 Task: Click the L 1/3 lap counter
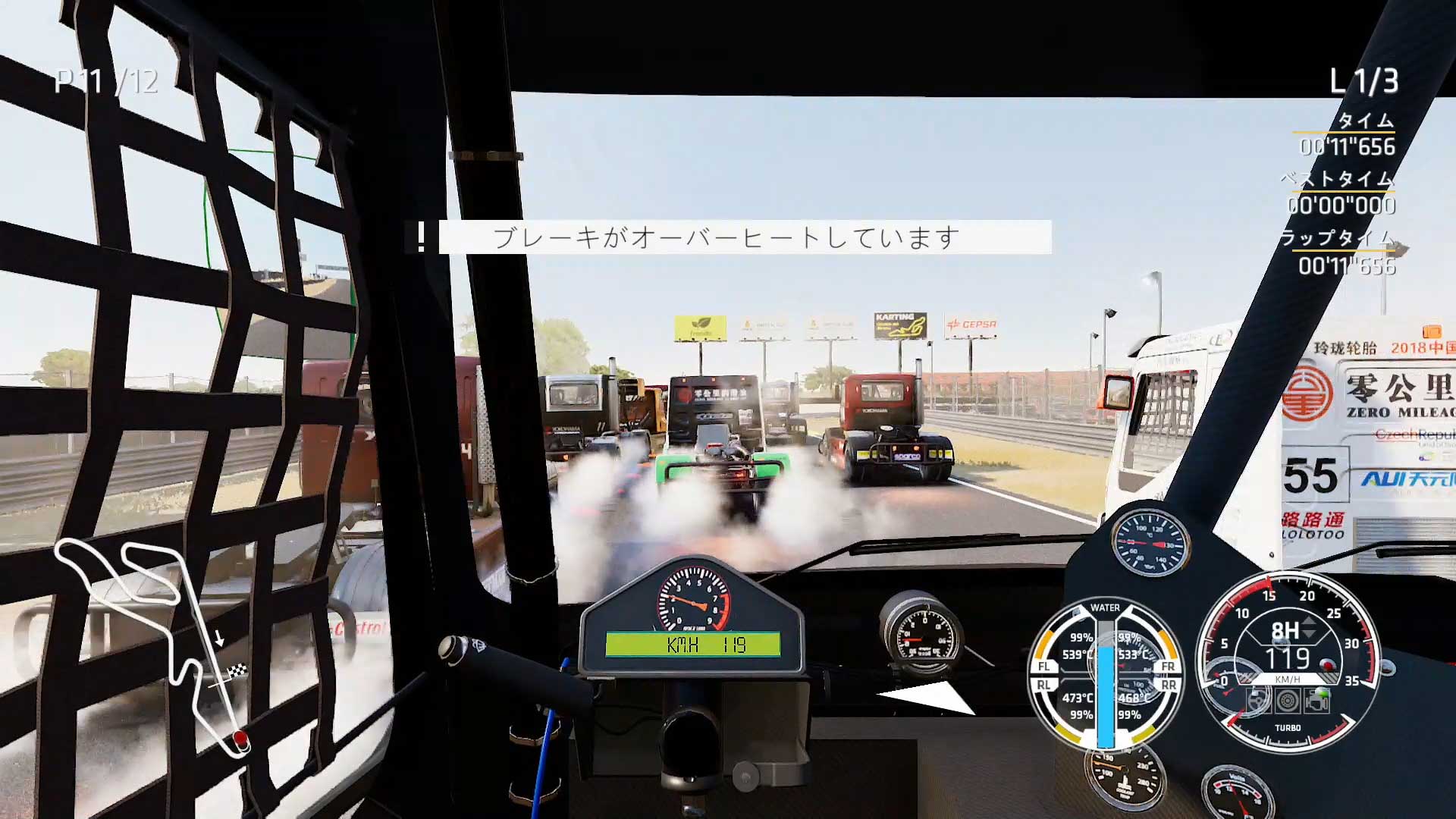click(1365, 80)
